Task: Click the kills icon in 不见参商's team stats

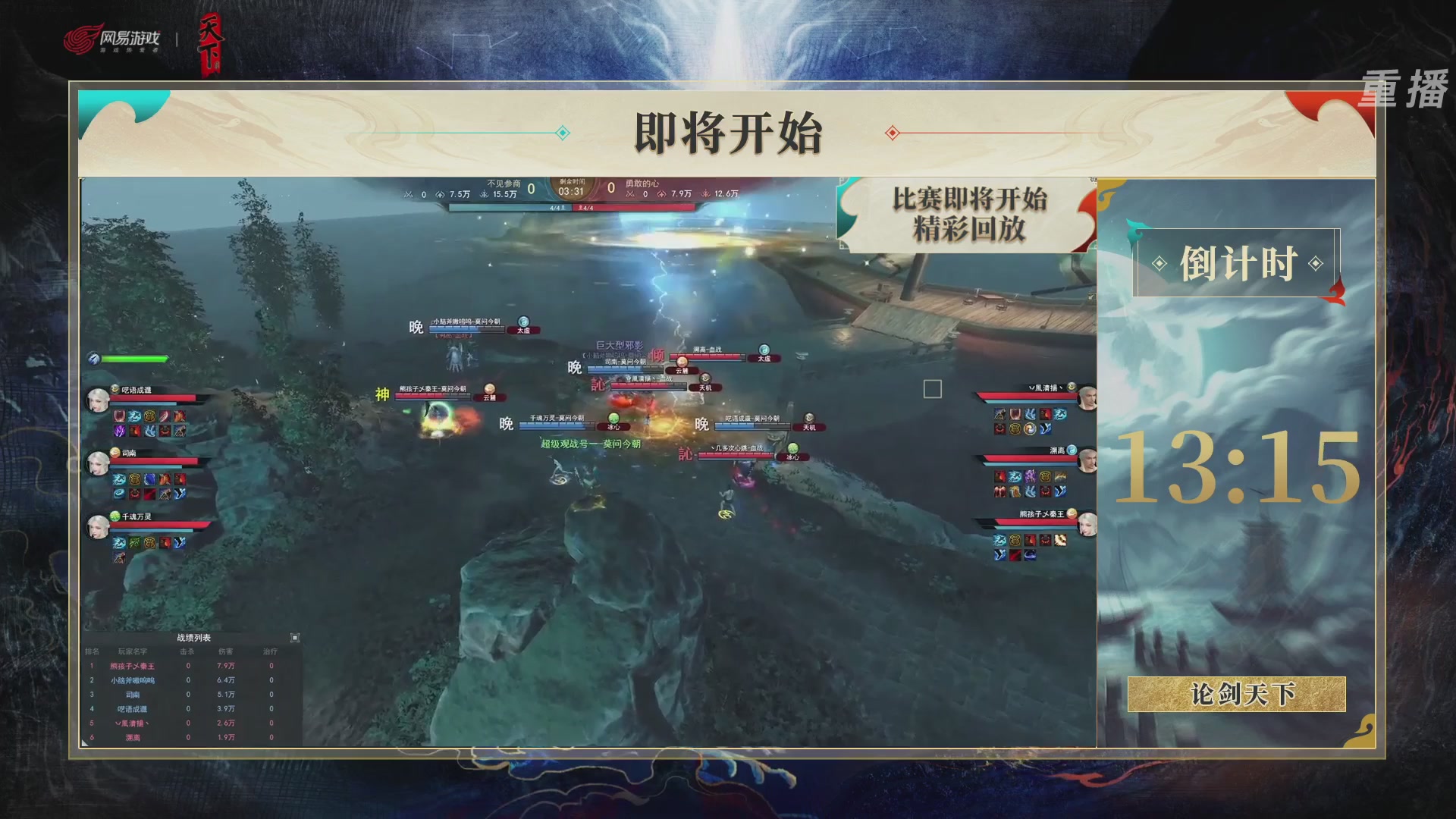Action: pos(407,194)
